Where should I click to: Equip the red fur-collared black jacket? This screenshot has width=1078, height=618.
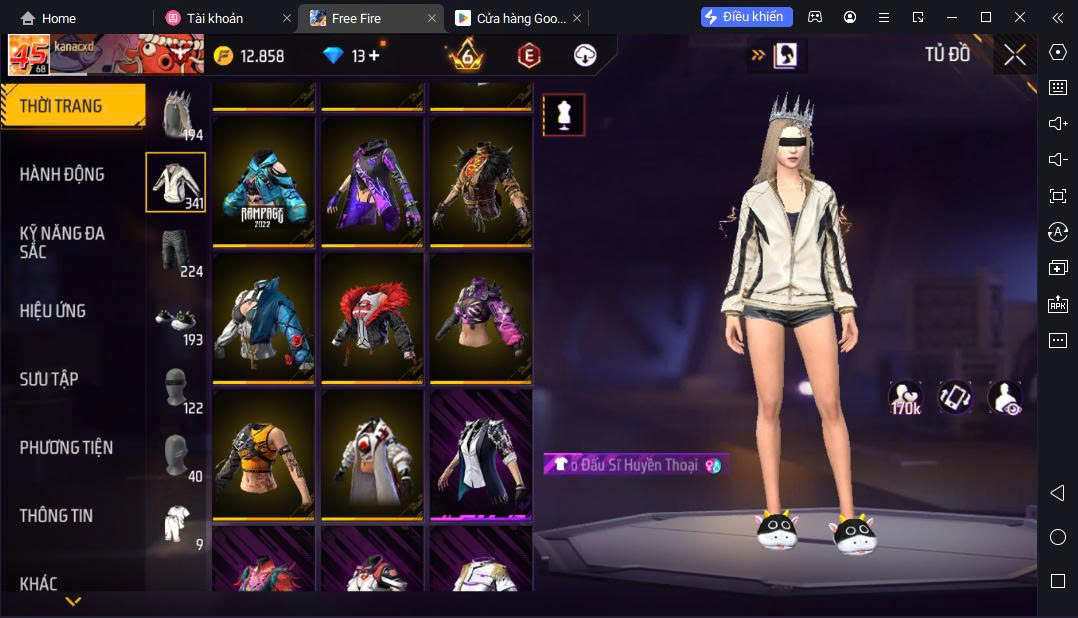click(x=373, y=317)
